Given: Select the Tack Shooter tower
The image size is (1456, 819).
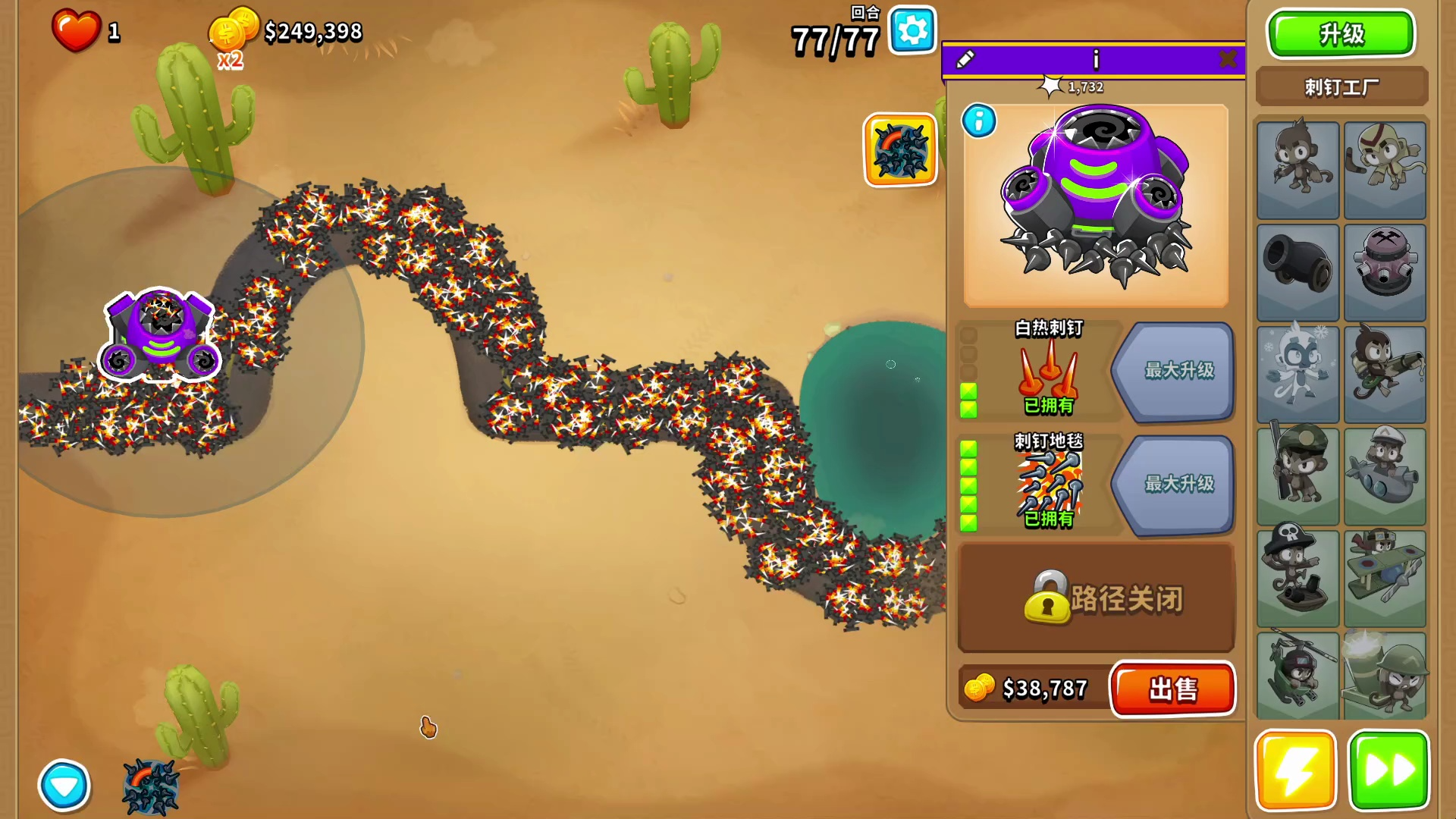Looking at the screenshot, I should [1385, 271].
